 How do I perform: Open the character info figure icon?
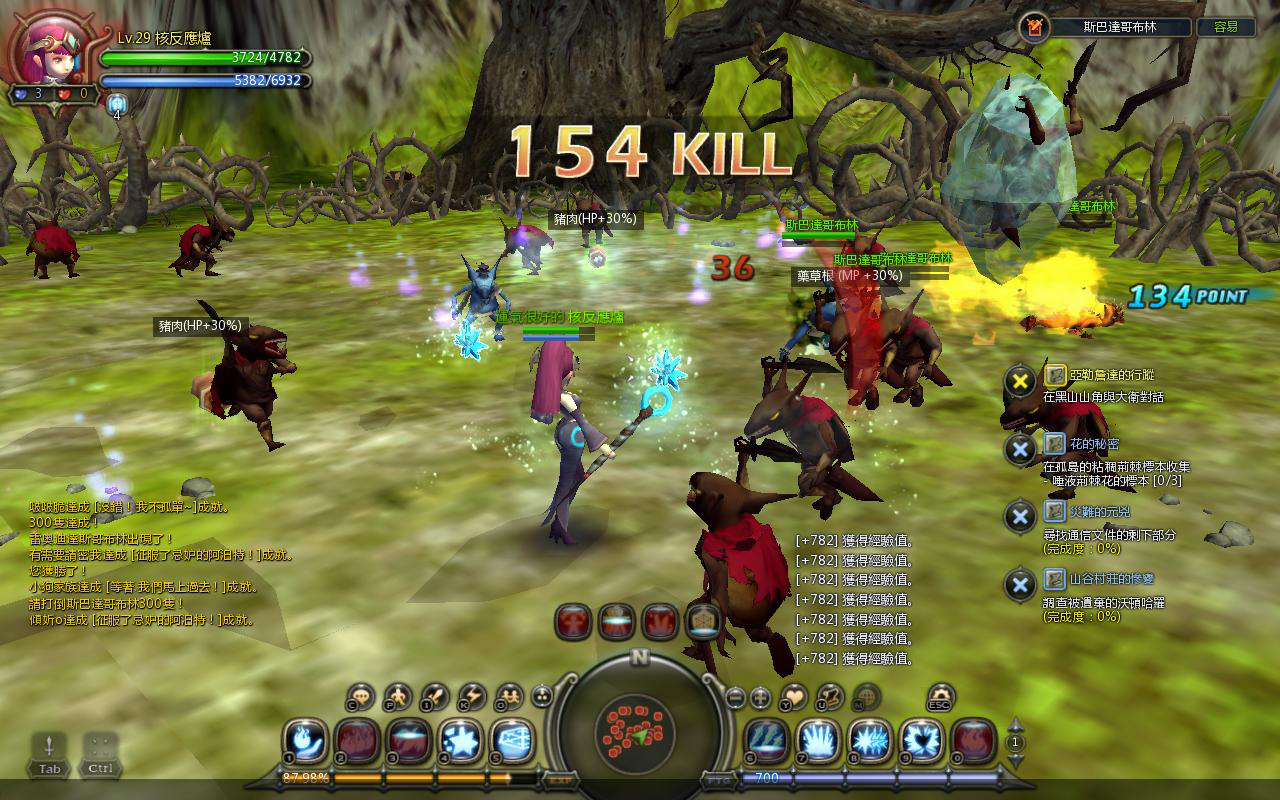pos(398,697)
